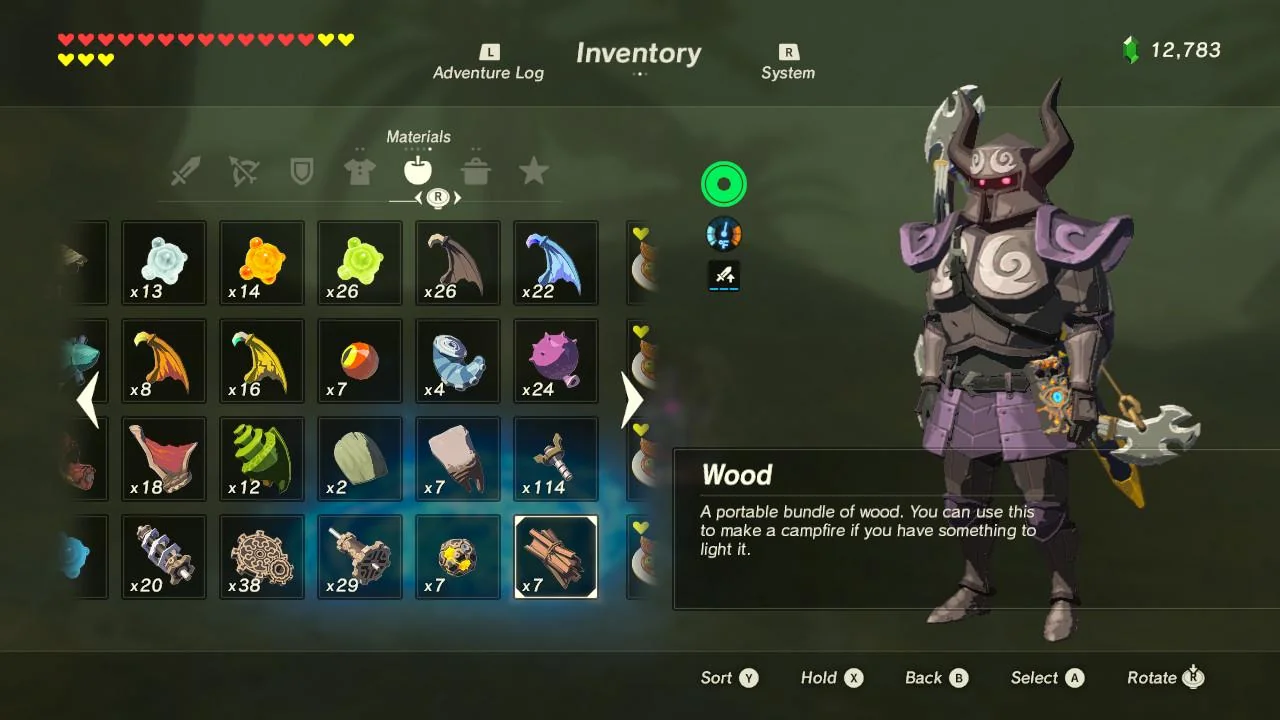
Task: Open the shields category icon
Action: tap(302, 172)
